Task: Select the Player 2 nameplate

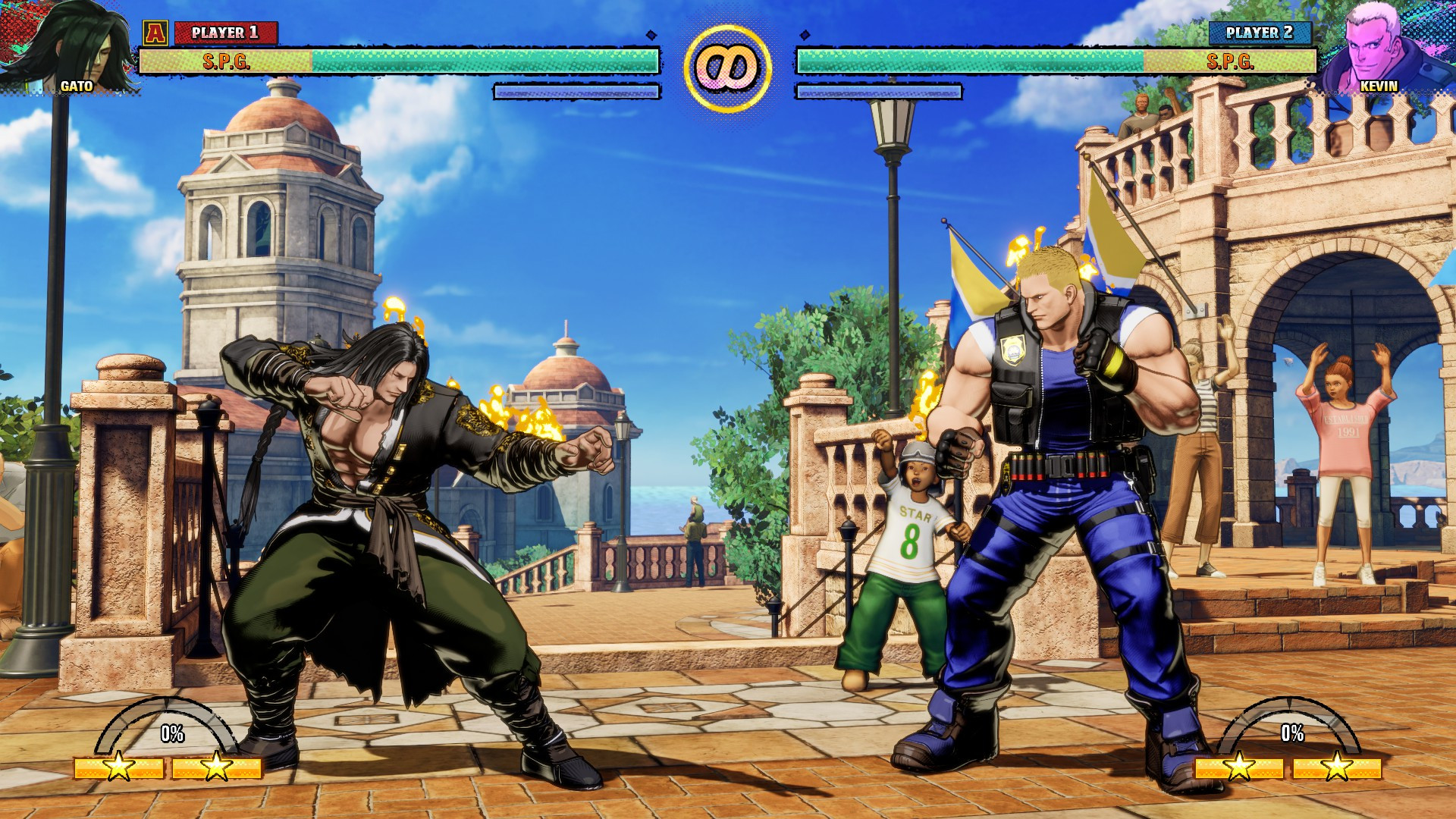Action: [x=1259, y=32]
